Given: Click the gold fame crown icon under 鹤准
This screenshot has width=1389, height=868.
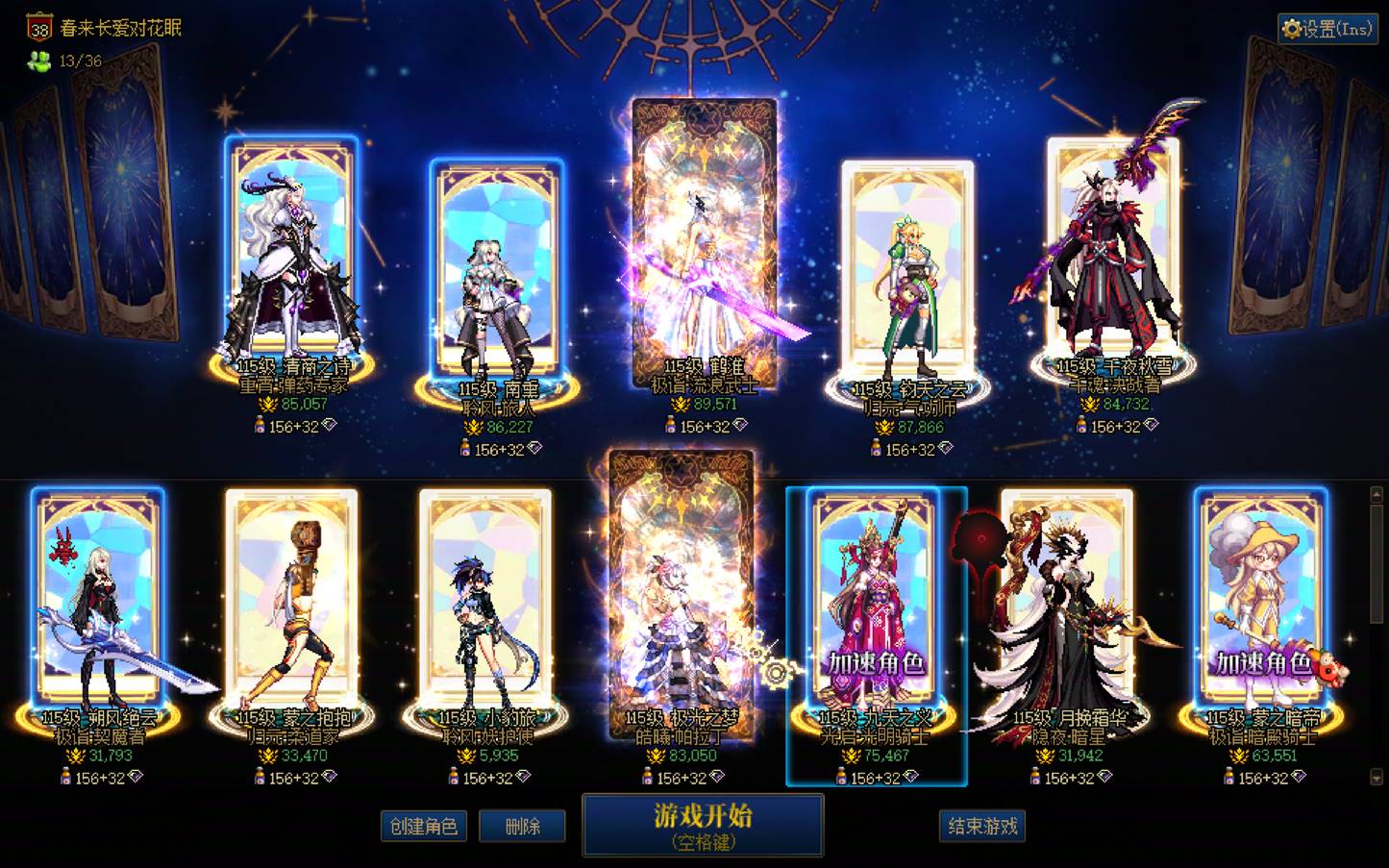Looking at the screenshot, I should [681, 405].
